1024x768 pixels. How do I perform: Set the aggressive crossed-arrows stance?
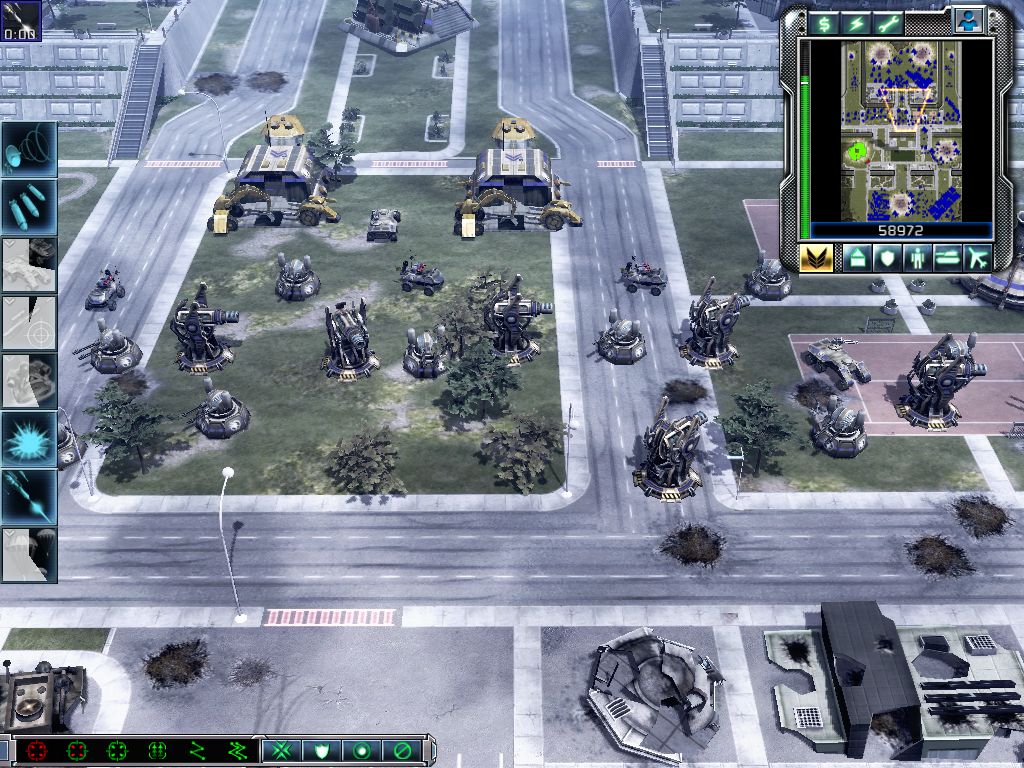point(284,750)
